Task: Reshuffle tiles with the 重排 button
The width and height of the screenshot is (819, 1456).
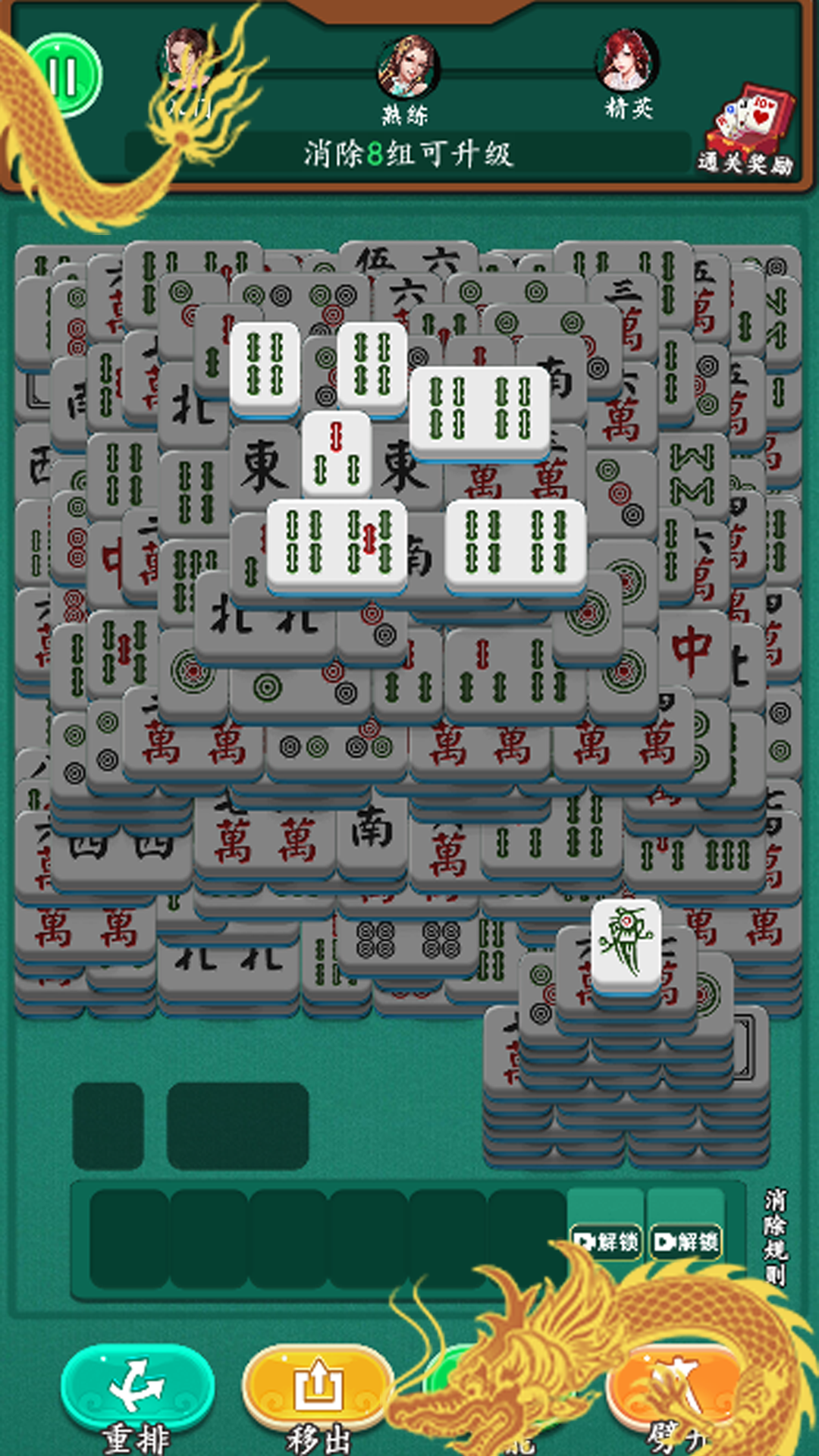Action: coord(137,1387)
